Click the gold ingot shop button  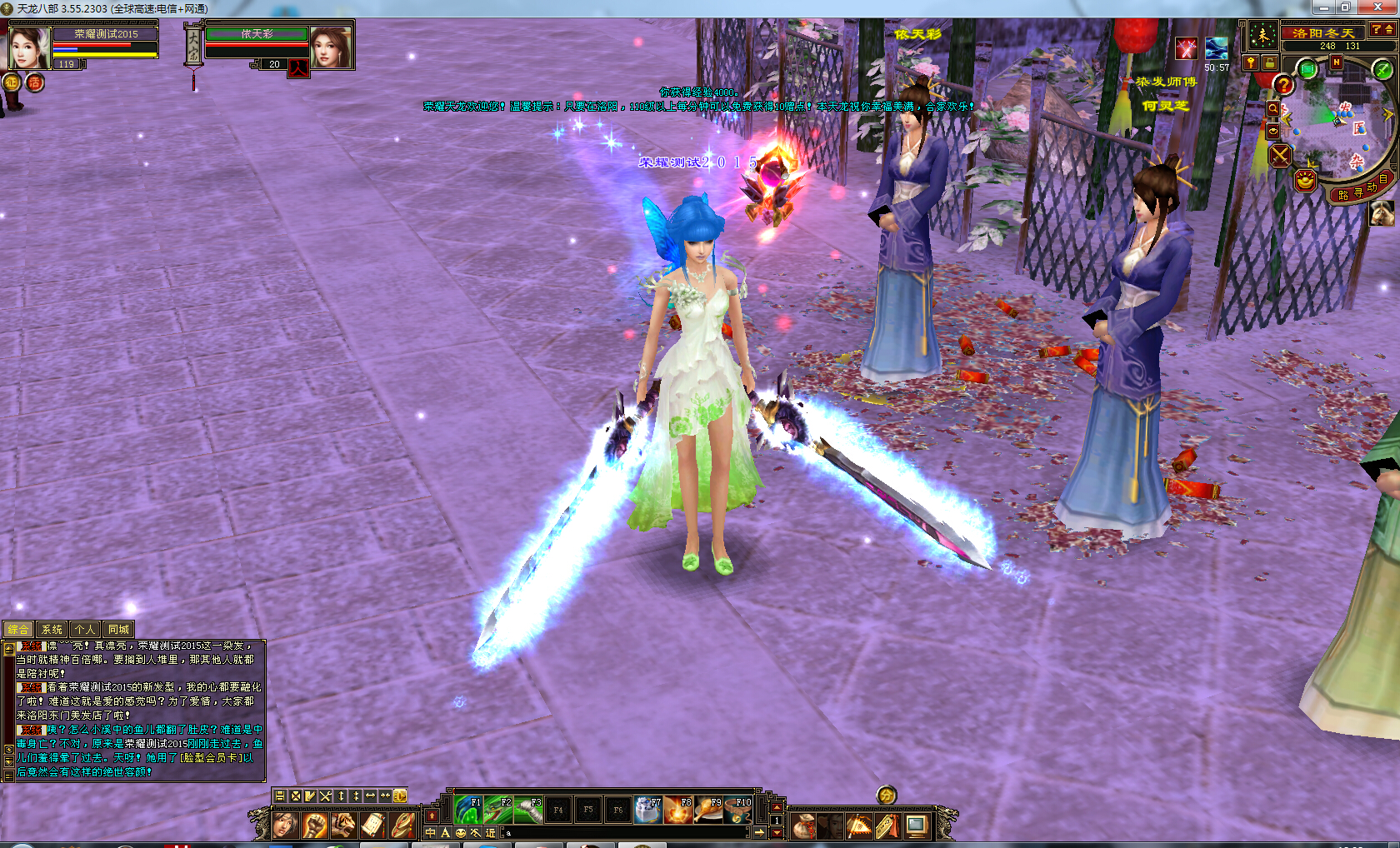click(1305, 179)
